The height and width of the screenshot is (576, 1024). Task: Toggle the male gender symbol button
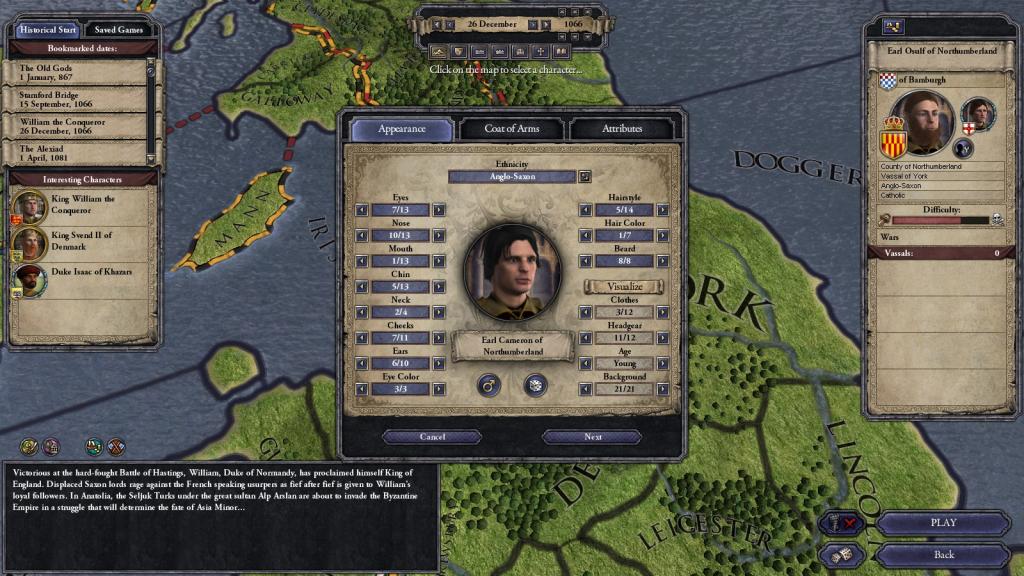489,384
